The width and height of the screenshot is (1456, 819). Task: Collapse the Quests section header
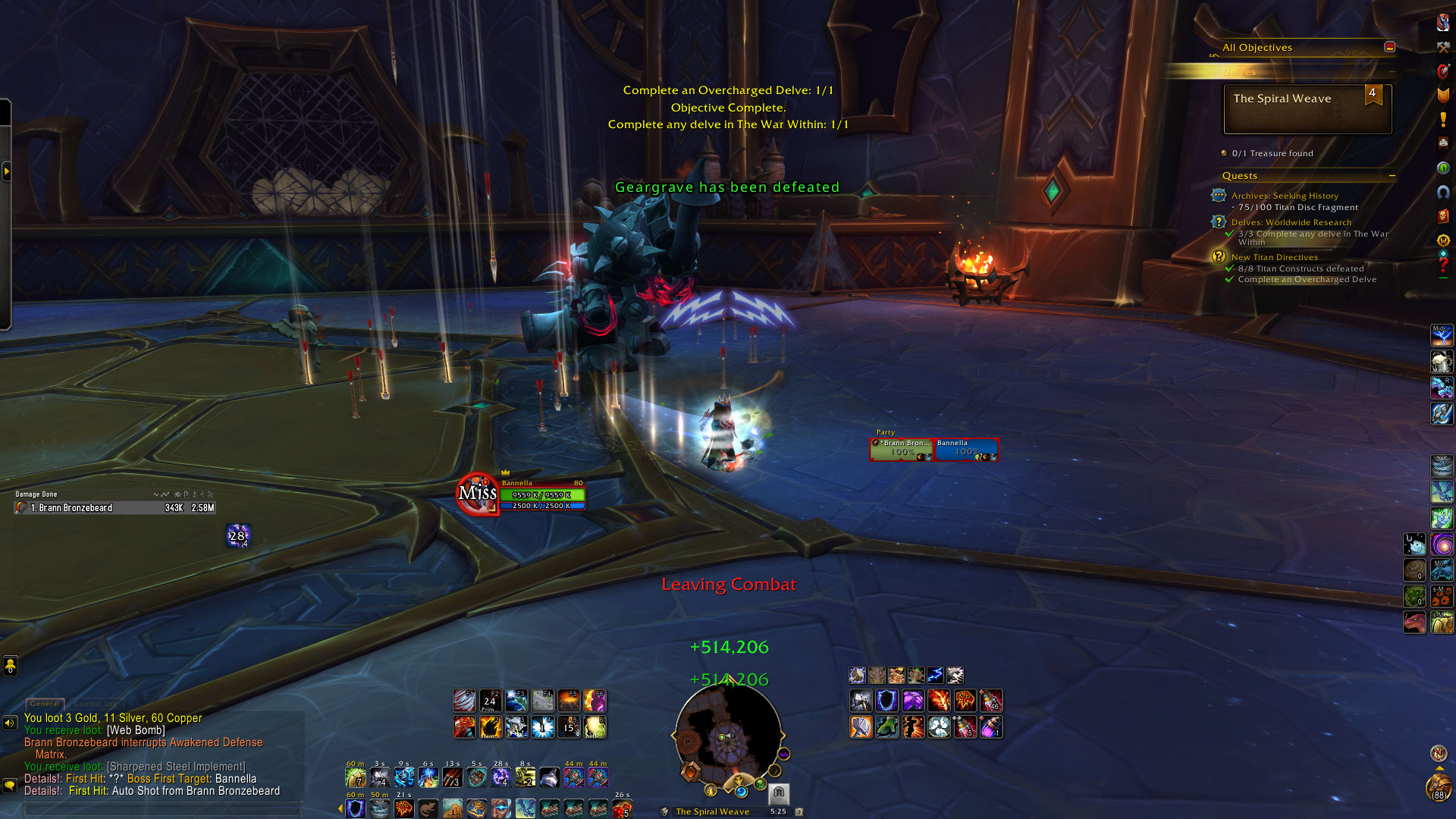(1392, 176)
